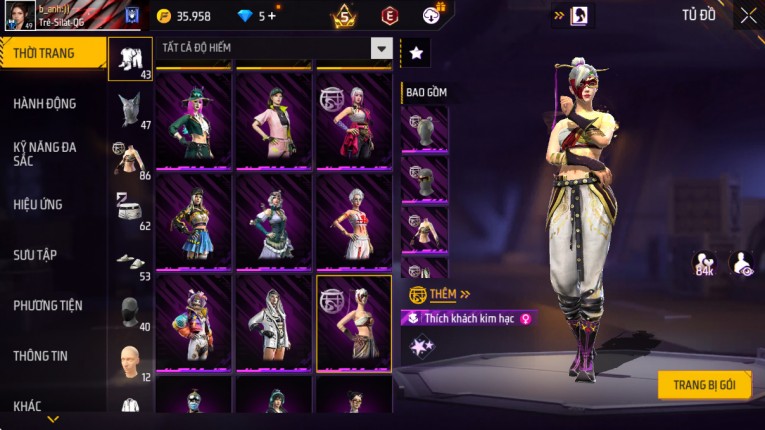The image size is (765, 430).
Task: Select the Kỹ Năng Đa Sắc category
Action: (x=46, y=154)
